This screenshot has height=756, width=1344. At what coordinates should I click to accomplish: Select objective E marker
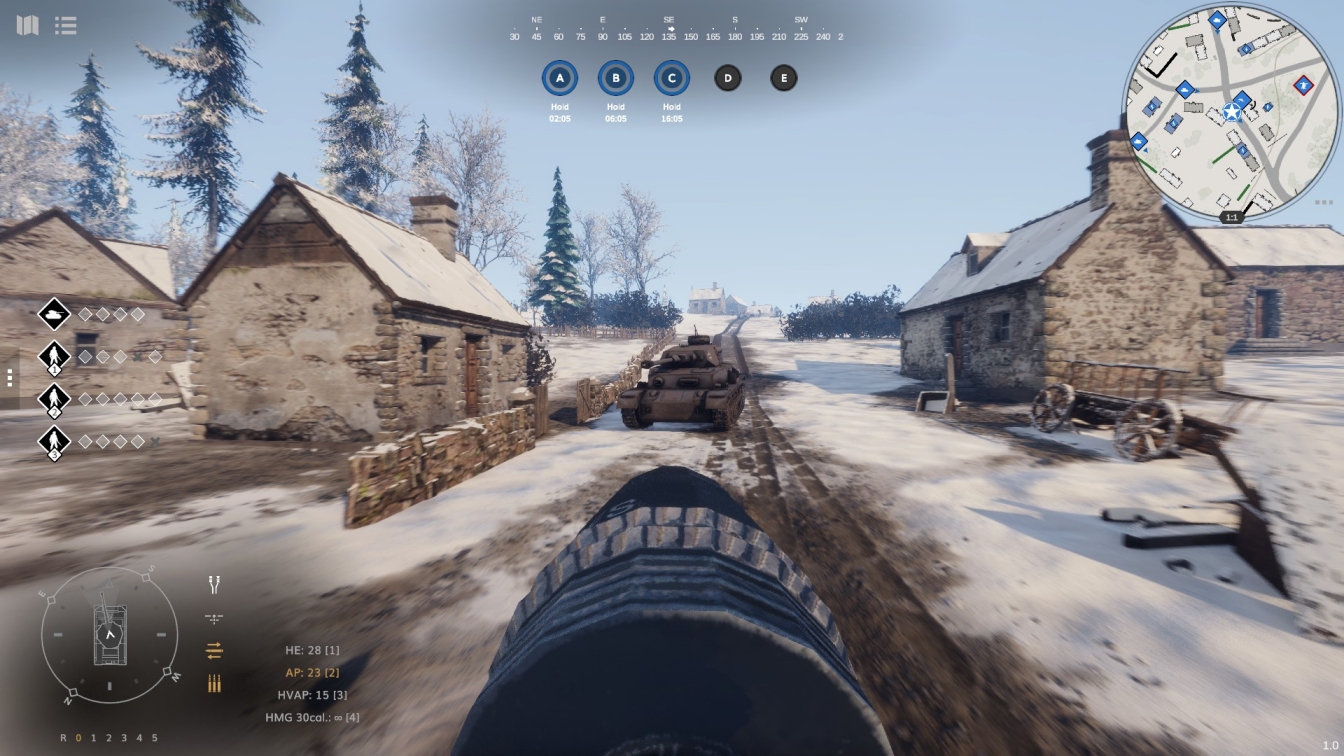point(784,78)
